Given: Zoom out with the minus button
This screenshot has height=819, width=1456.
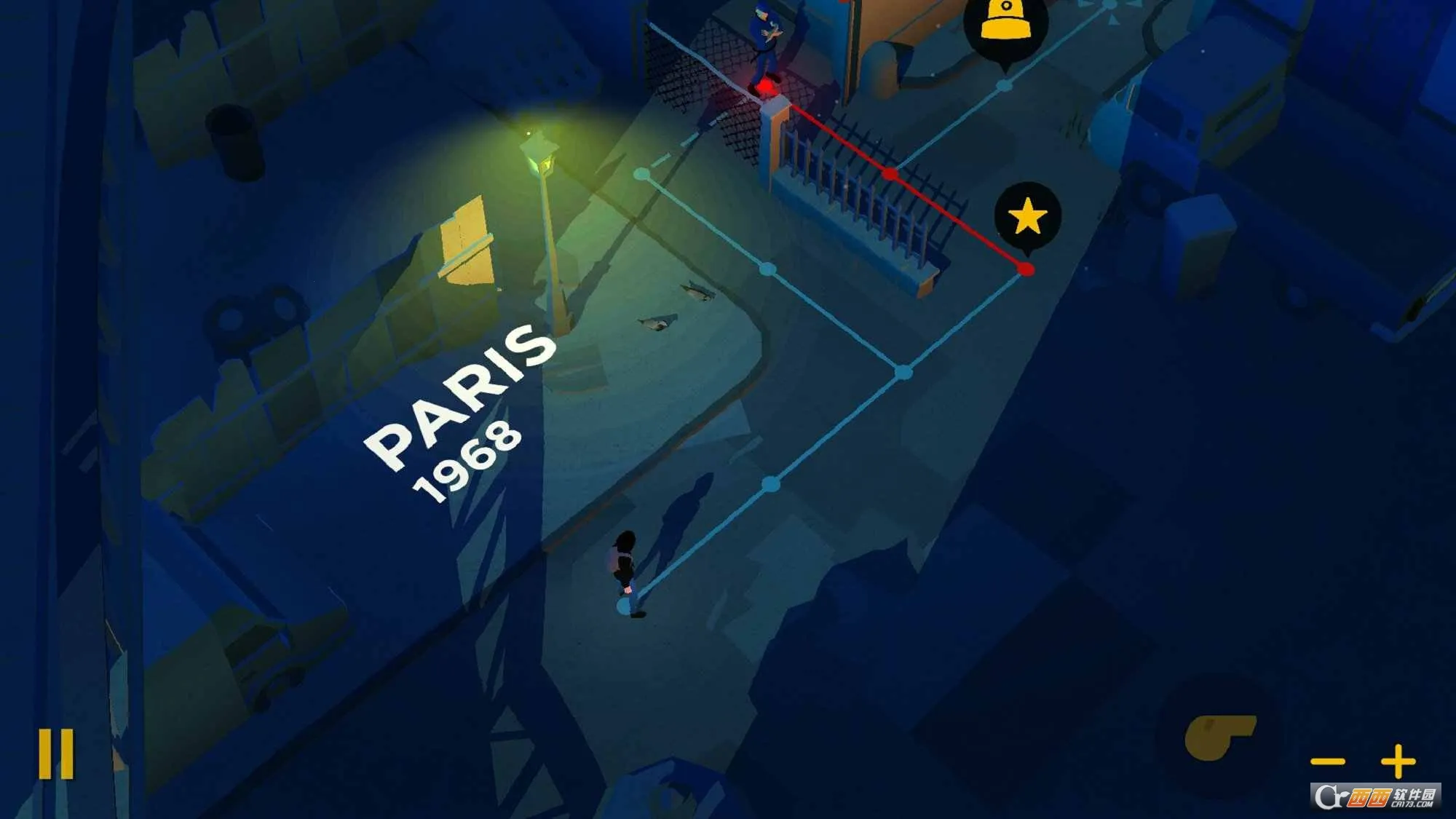Looking at the screenshot, I should [1327, 762].
